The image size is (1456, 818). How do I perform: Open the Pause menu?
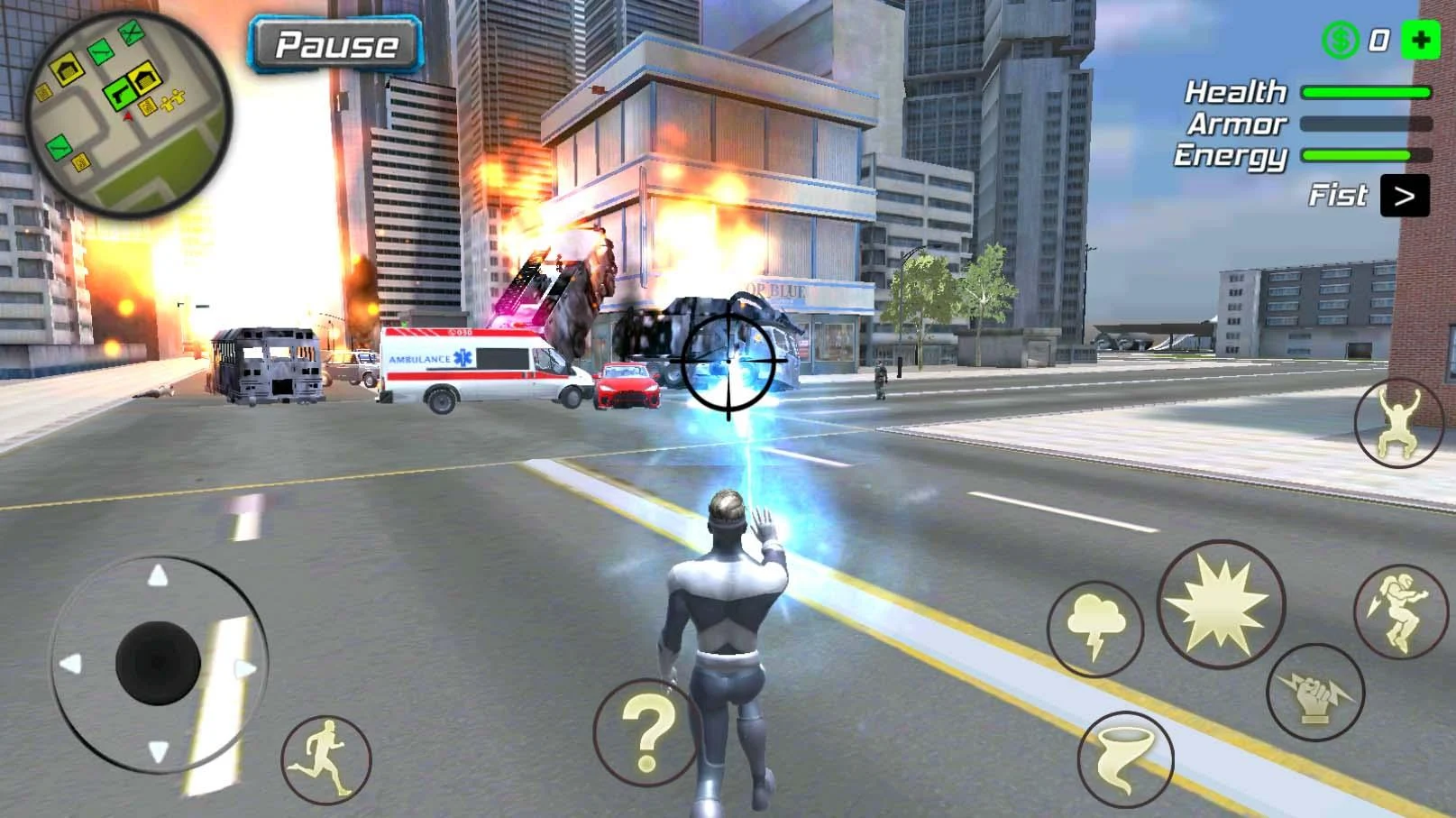[338, 45]
